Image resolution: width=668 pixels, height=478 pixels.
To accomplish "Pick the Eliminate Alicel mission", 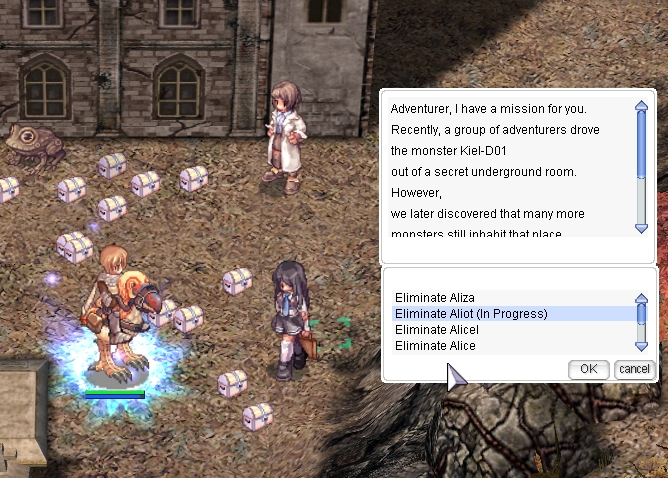I will tap(437, 330).
